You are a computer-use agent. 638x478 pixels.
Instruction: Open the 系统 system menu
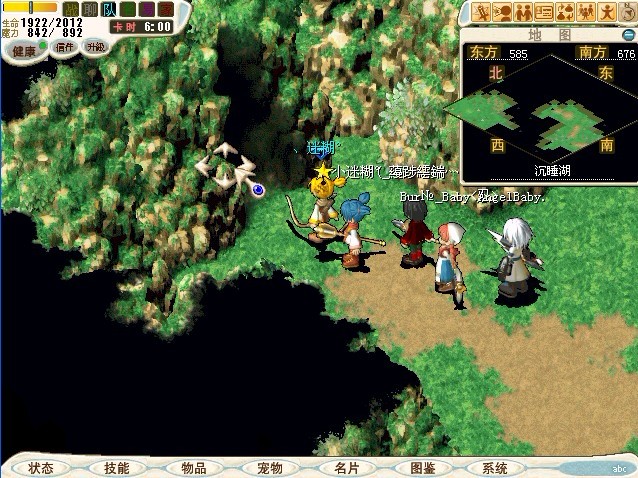tap(495, 467)
